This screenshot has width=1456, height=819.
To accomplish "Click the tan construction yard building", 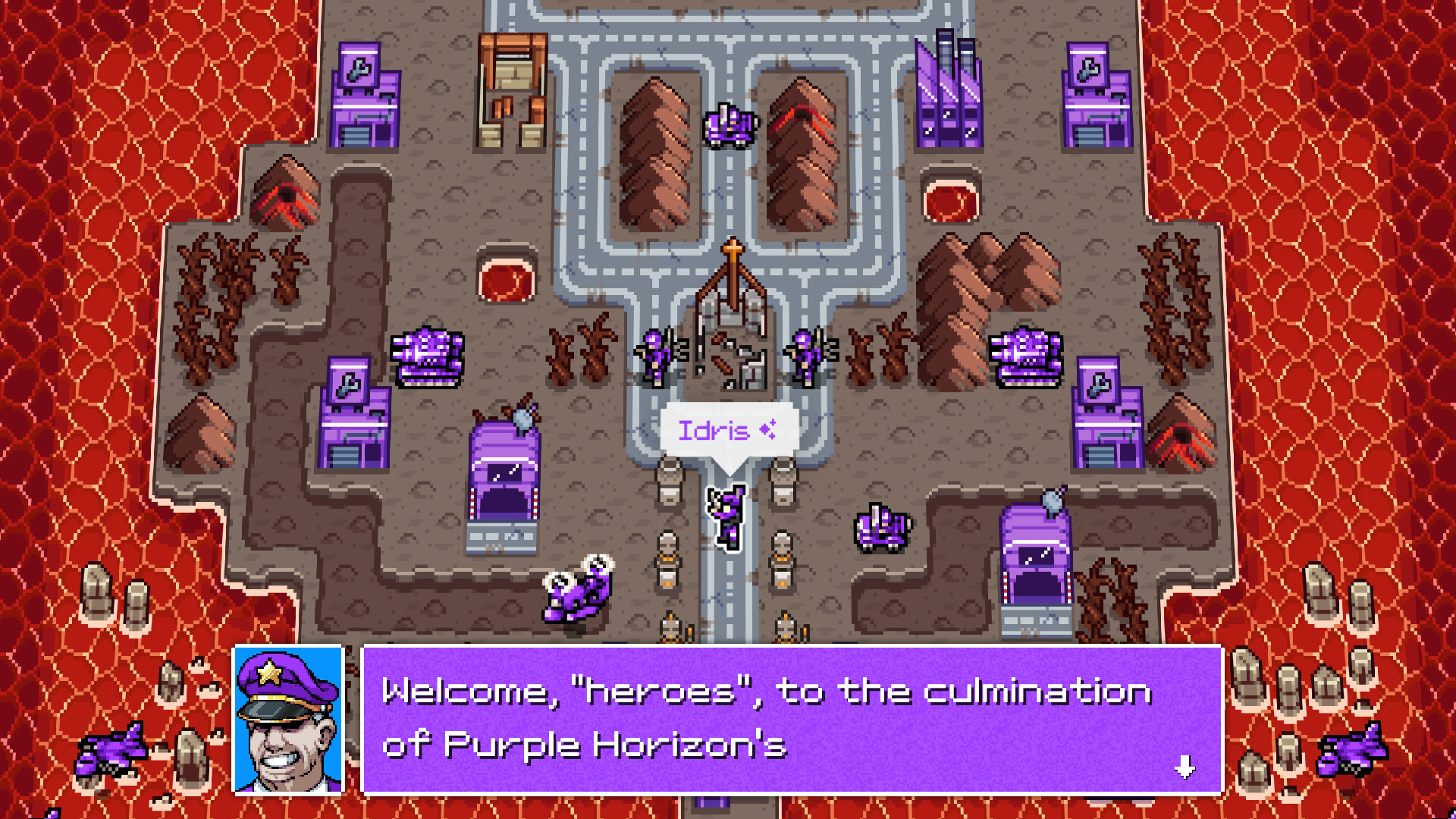I will tap(512, 91).
